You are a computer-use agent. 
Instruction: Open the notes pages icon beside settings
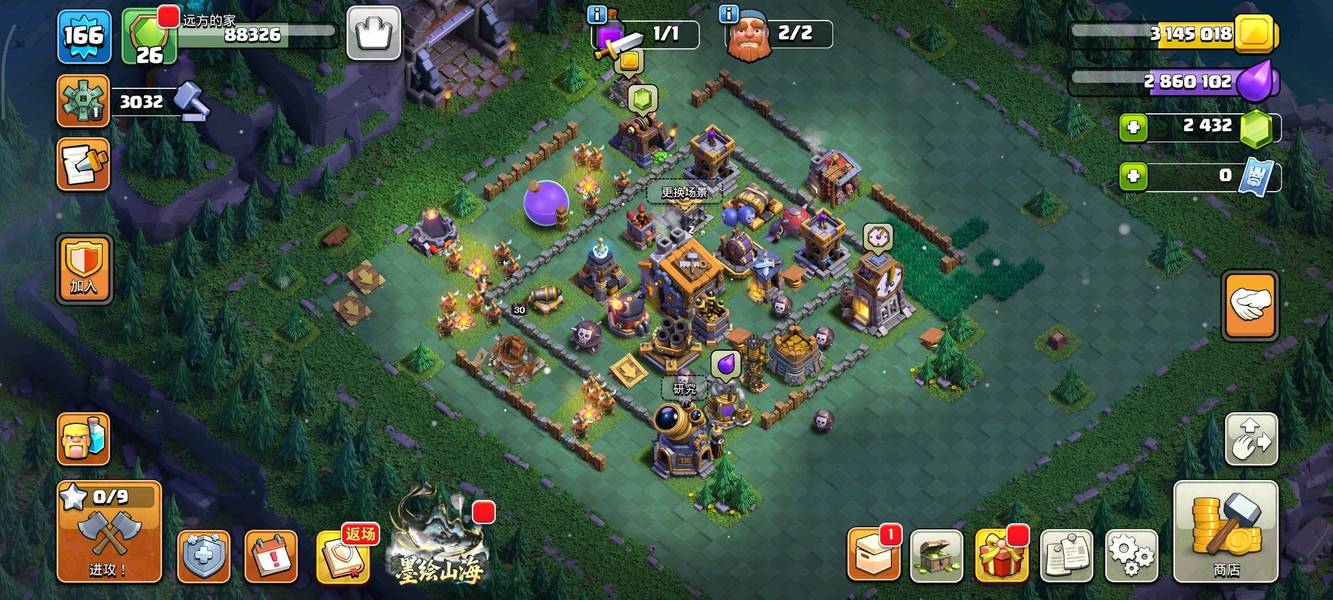coord(1066,556)
